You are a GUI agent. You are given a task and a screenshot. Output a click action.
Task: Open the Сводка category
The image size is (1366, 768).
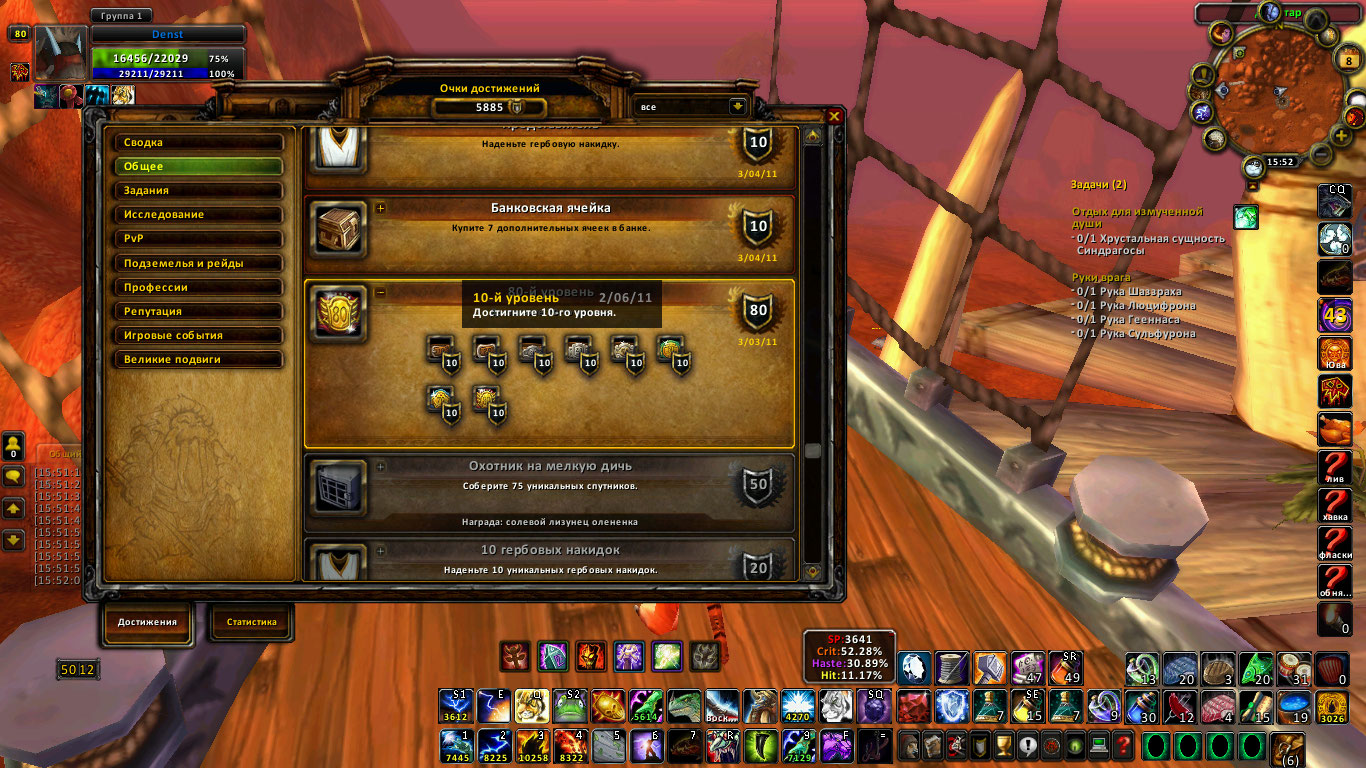coord(198,143)
